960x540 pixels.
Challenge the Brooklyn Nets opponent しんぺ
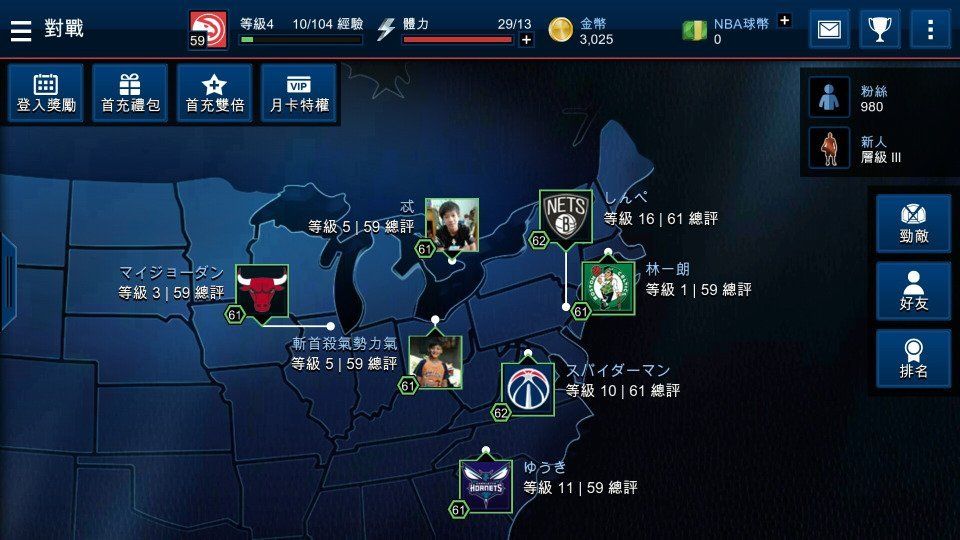(x=566, y=216)
